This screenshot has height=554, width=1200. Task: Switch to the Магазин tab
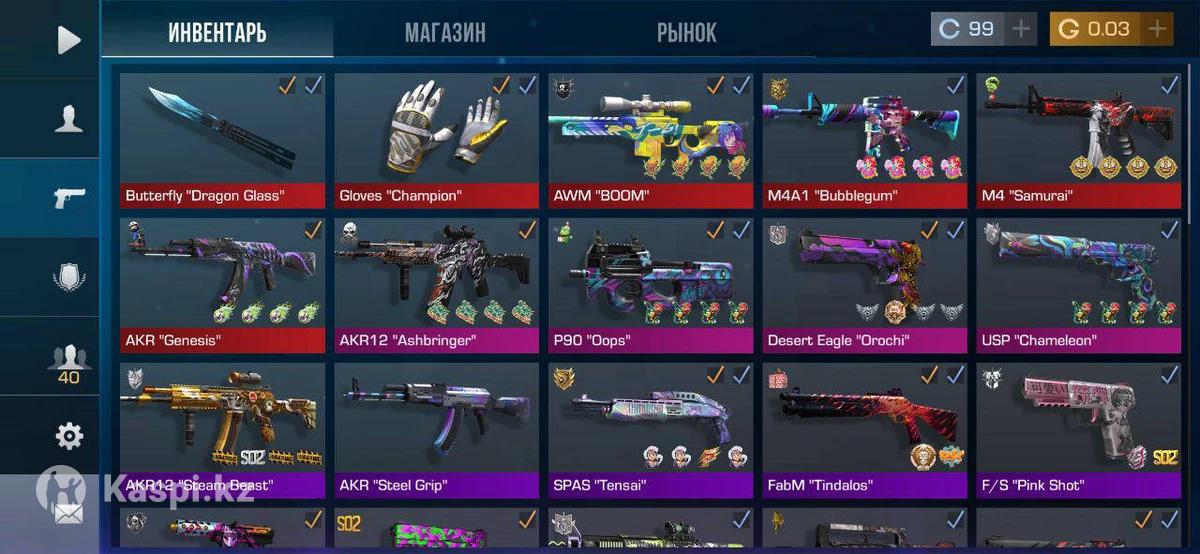point(445,33)
